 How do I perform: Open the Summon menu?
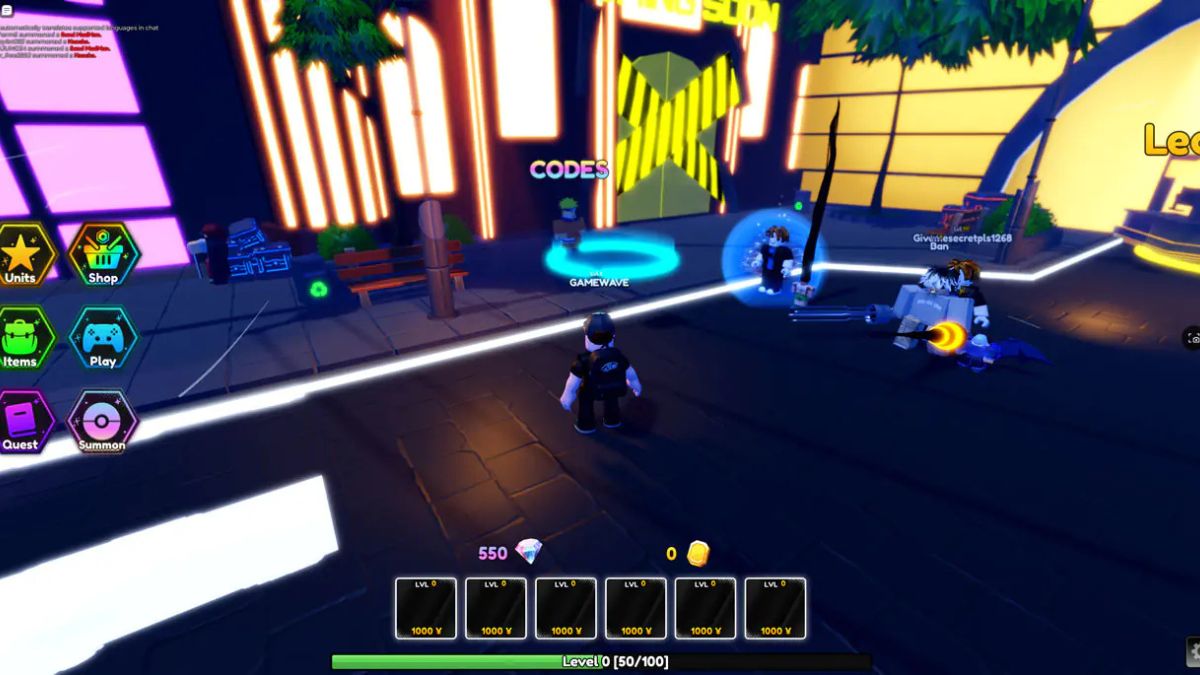click(102, 421)
